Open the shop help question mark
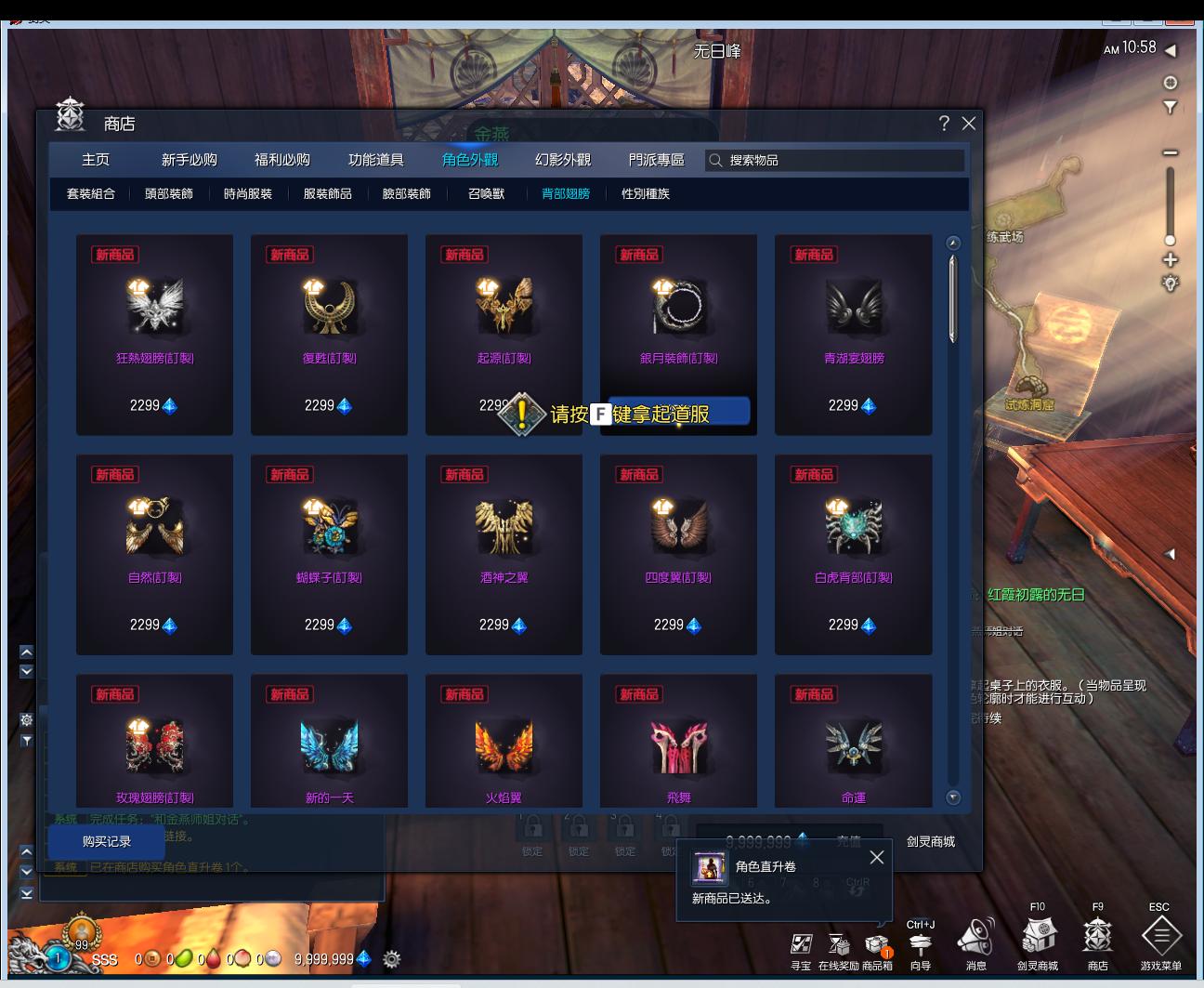The width and height of the screenshot is (1204, 988). [x=944, y=124]
